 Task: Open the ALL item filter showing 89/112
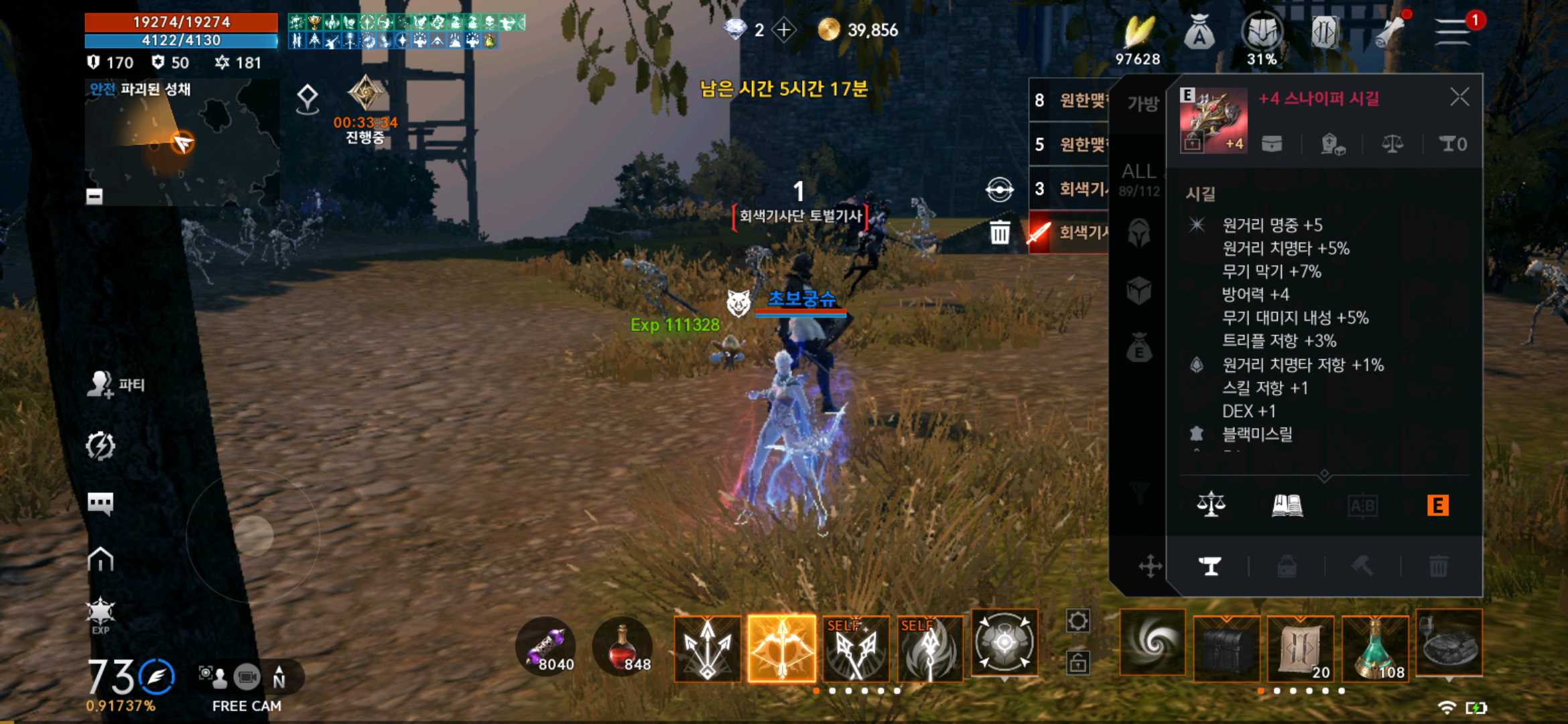coord(1140,178)
